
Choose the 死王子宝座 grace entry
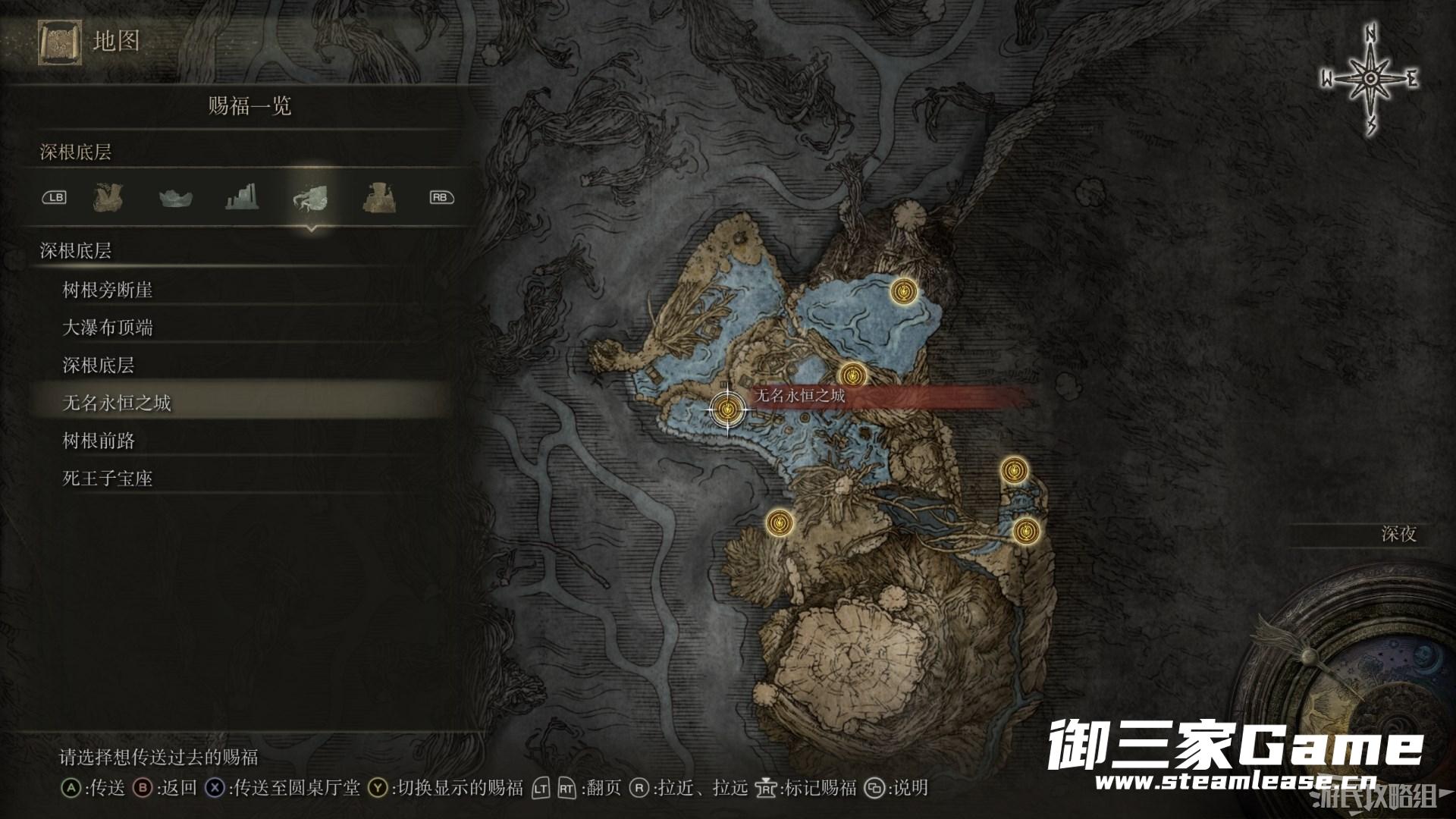tap(108, 479)
